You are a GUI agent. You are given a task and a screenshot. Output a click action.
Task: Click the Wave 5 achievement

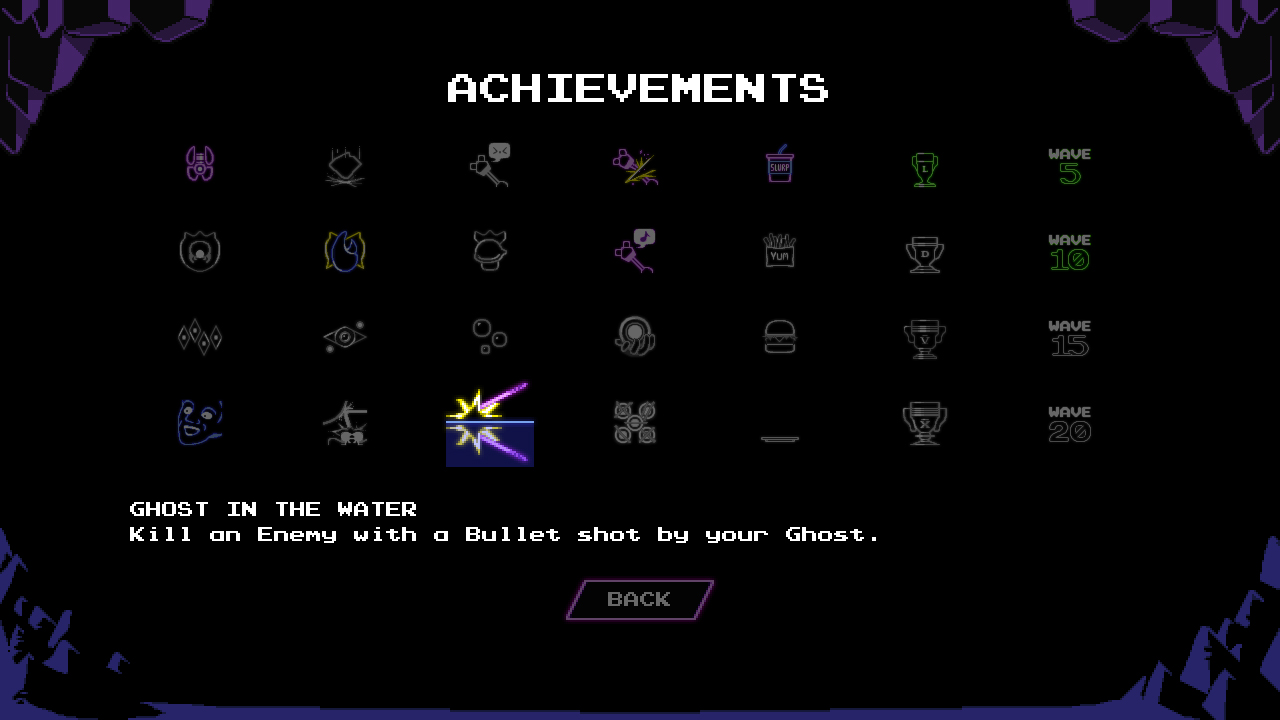click(x=1069, y=165)
